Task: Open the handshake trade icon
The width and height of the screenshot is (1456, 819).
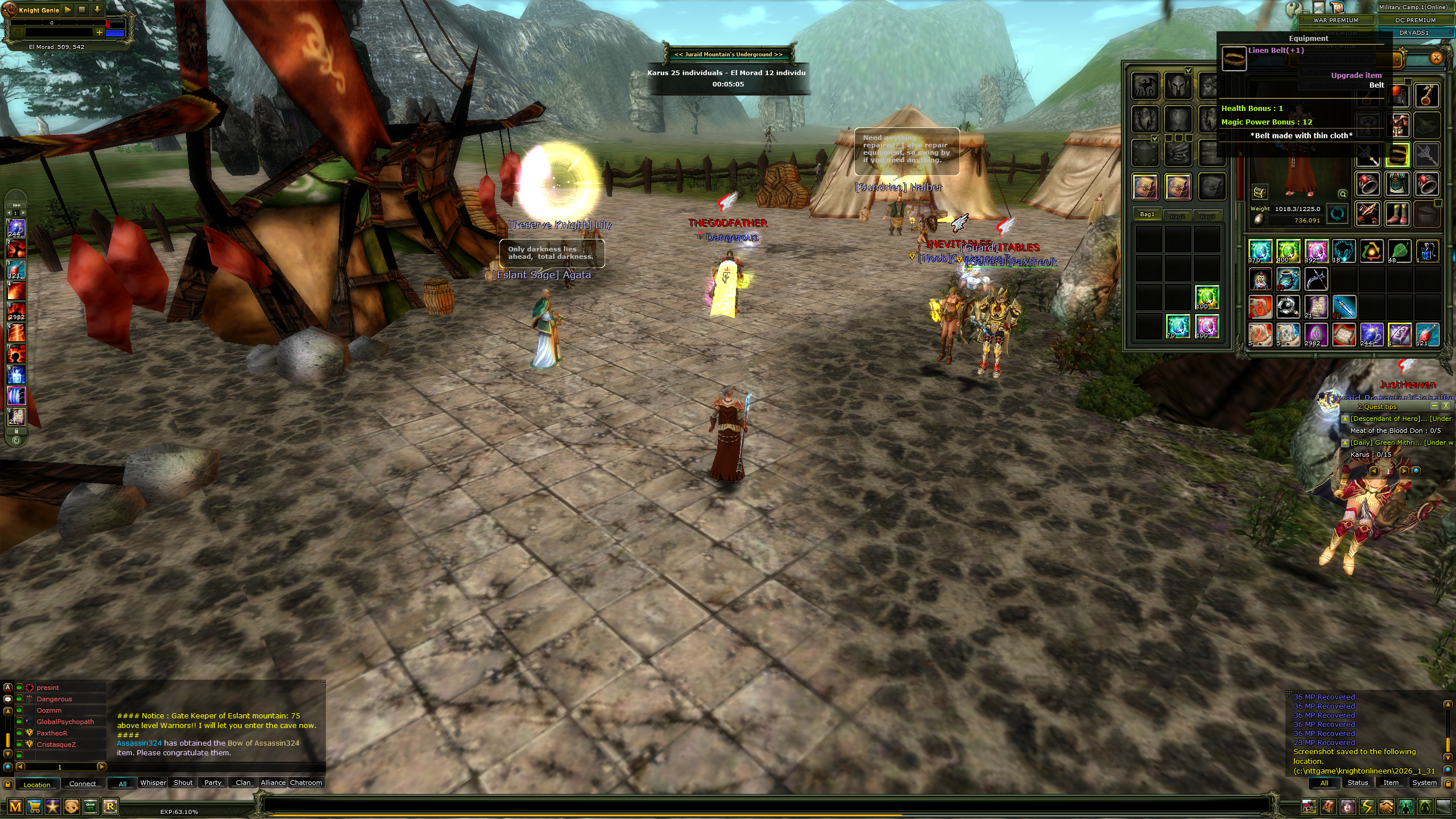Action: click(x=1386, y=806)
